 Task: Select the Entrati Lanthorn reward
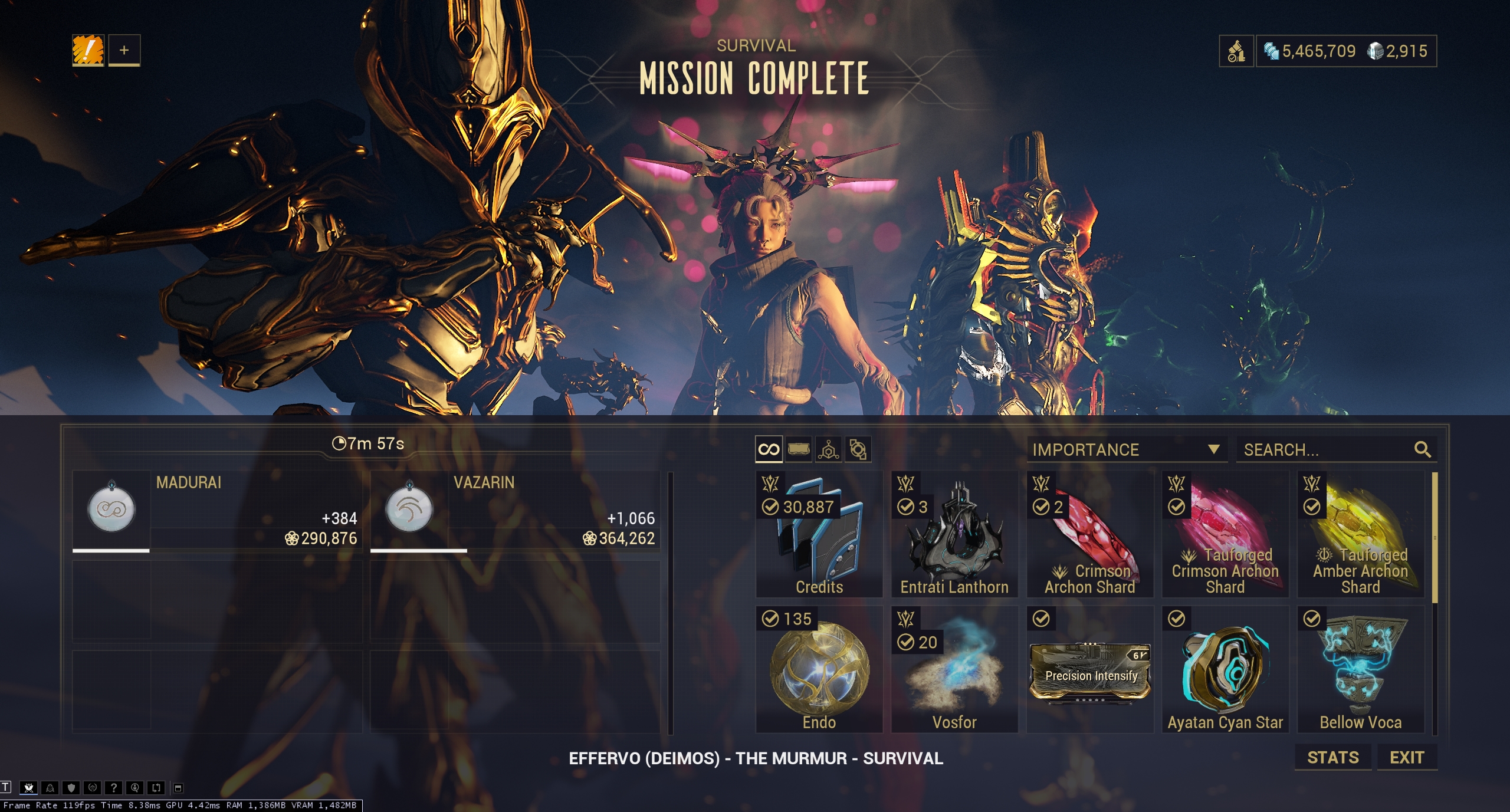[x=954, y=534]
